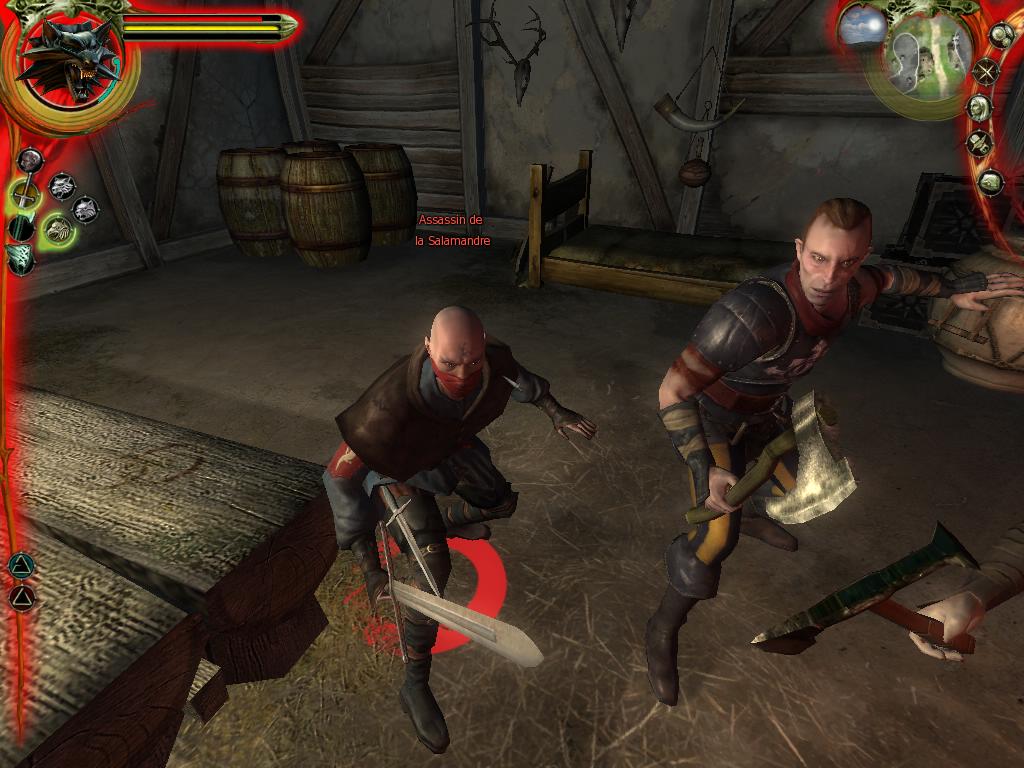Open the inventory icon with hat
The image size is (1024, 768).
979,144
